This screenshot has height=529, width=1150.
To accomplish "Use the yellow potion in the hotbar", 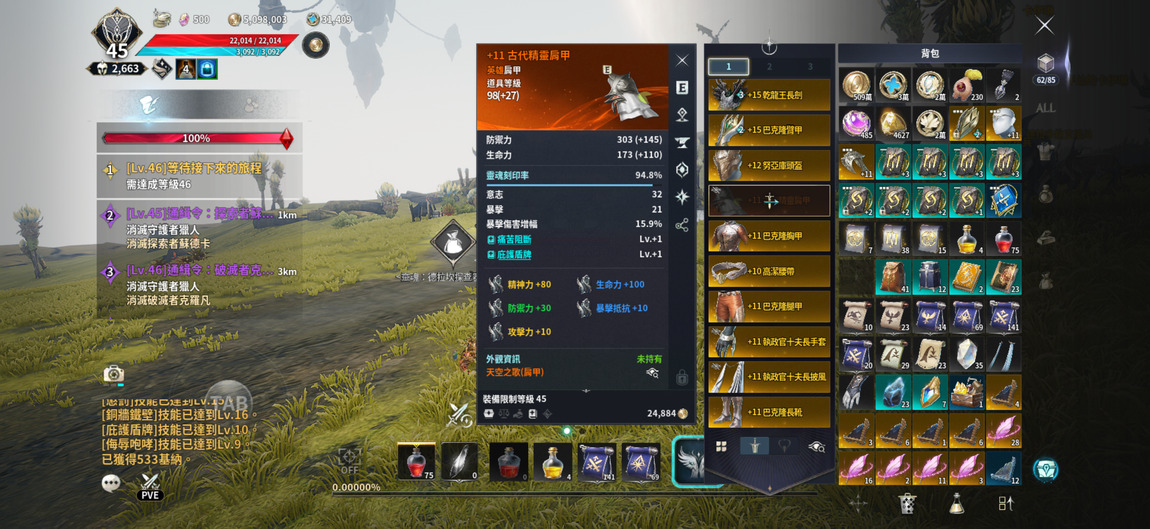I will point(552,462).
